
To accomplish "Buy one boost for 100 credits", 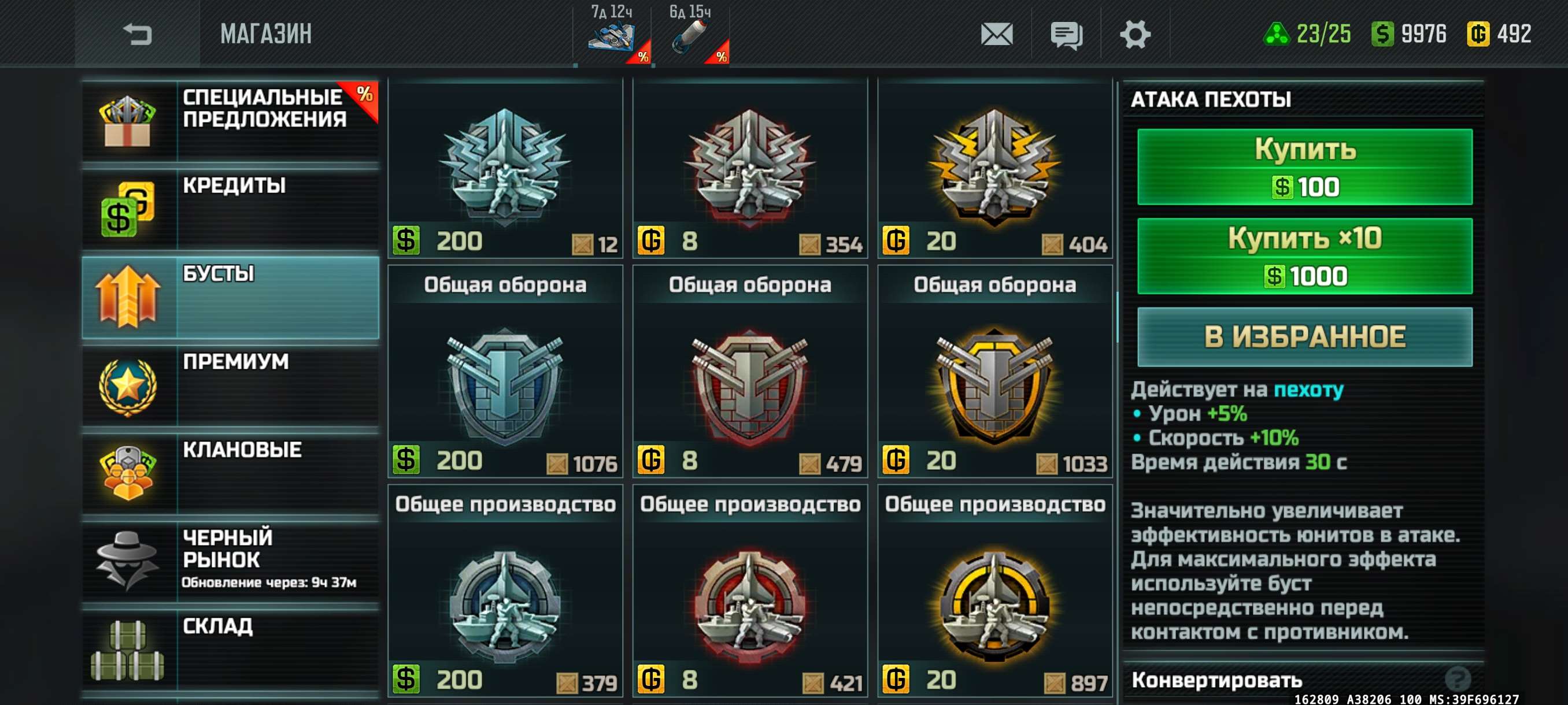I will [1304, 166].
